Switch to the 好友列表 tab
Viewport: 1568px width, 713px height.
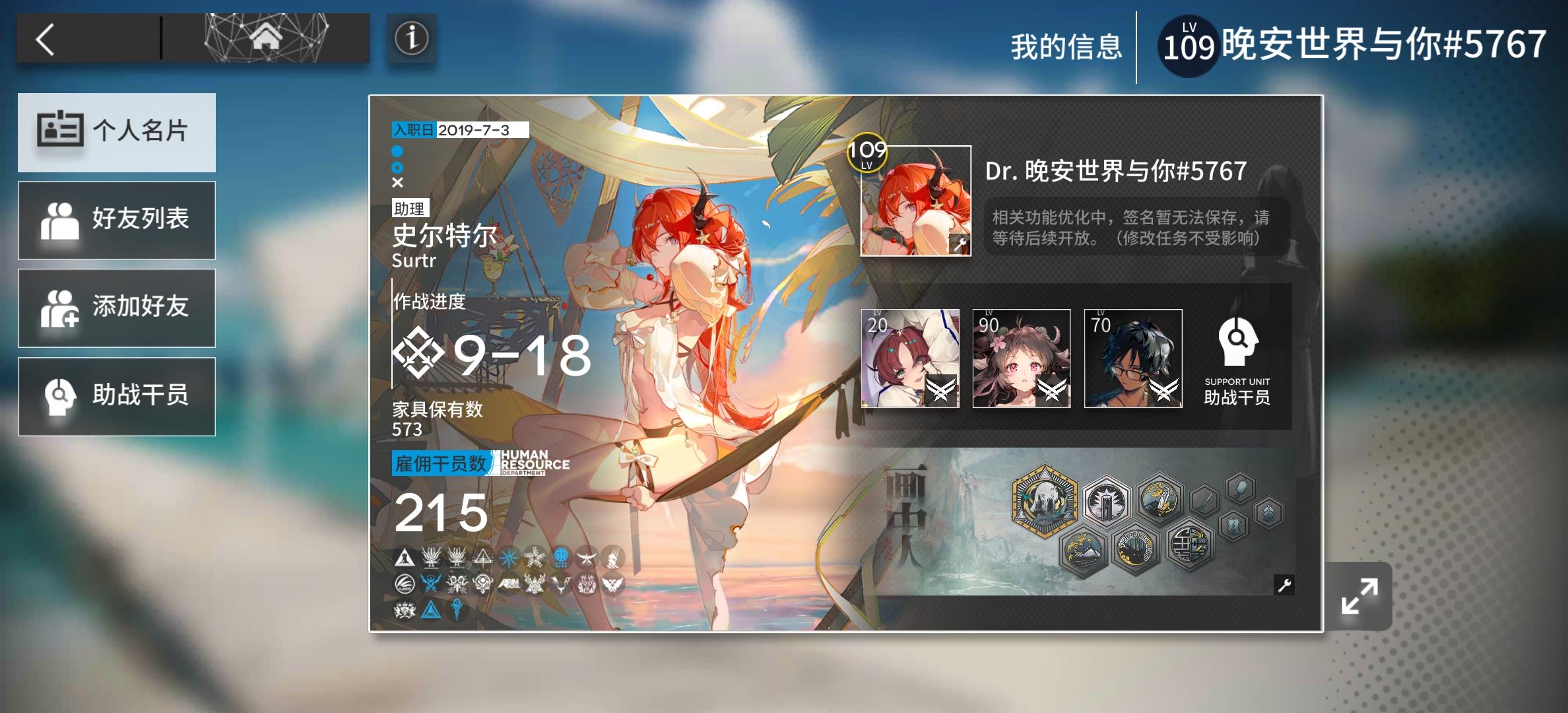point(117,220)
